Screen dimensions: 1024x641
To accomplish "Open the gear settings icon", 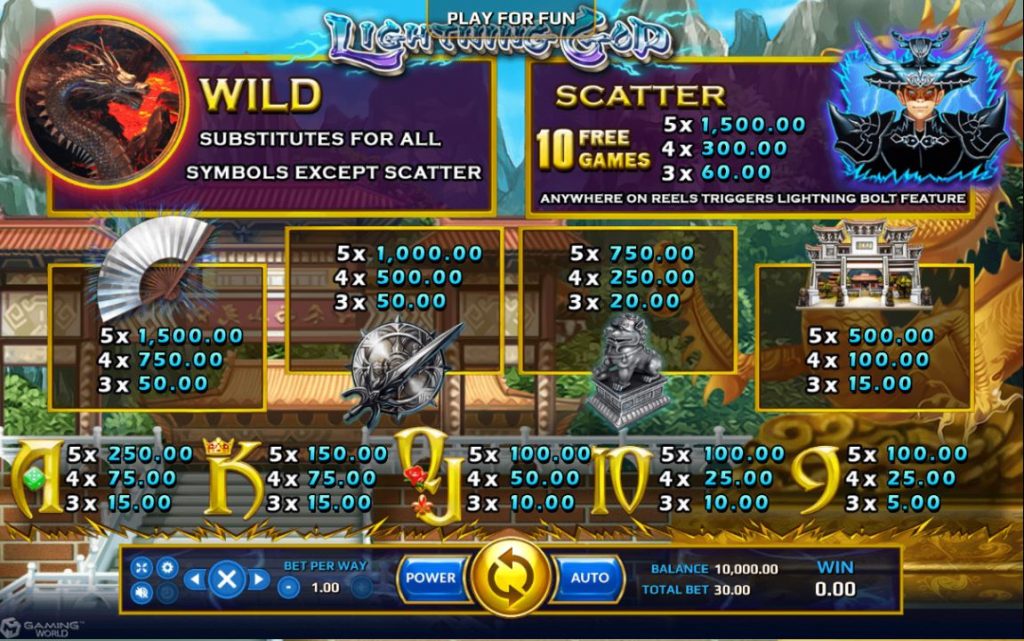I will tap(167, 567).
